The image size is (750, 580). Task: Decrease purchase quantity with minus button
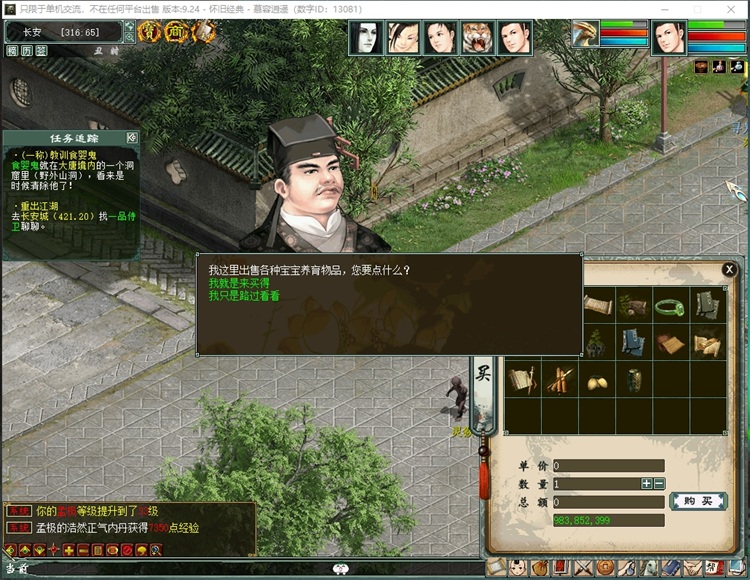tap(659, 484)
